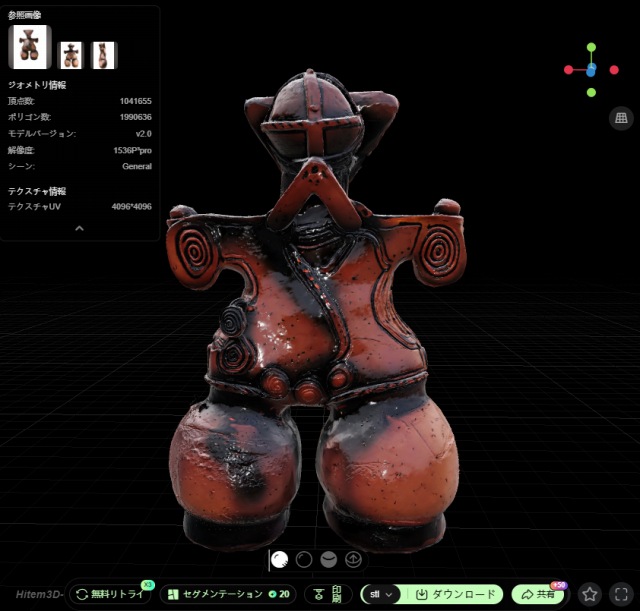Open the middle reference image thumbnail
Viewport: 640px width, 611px height.
tap(71, 55)
